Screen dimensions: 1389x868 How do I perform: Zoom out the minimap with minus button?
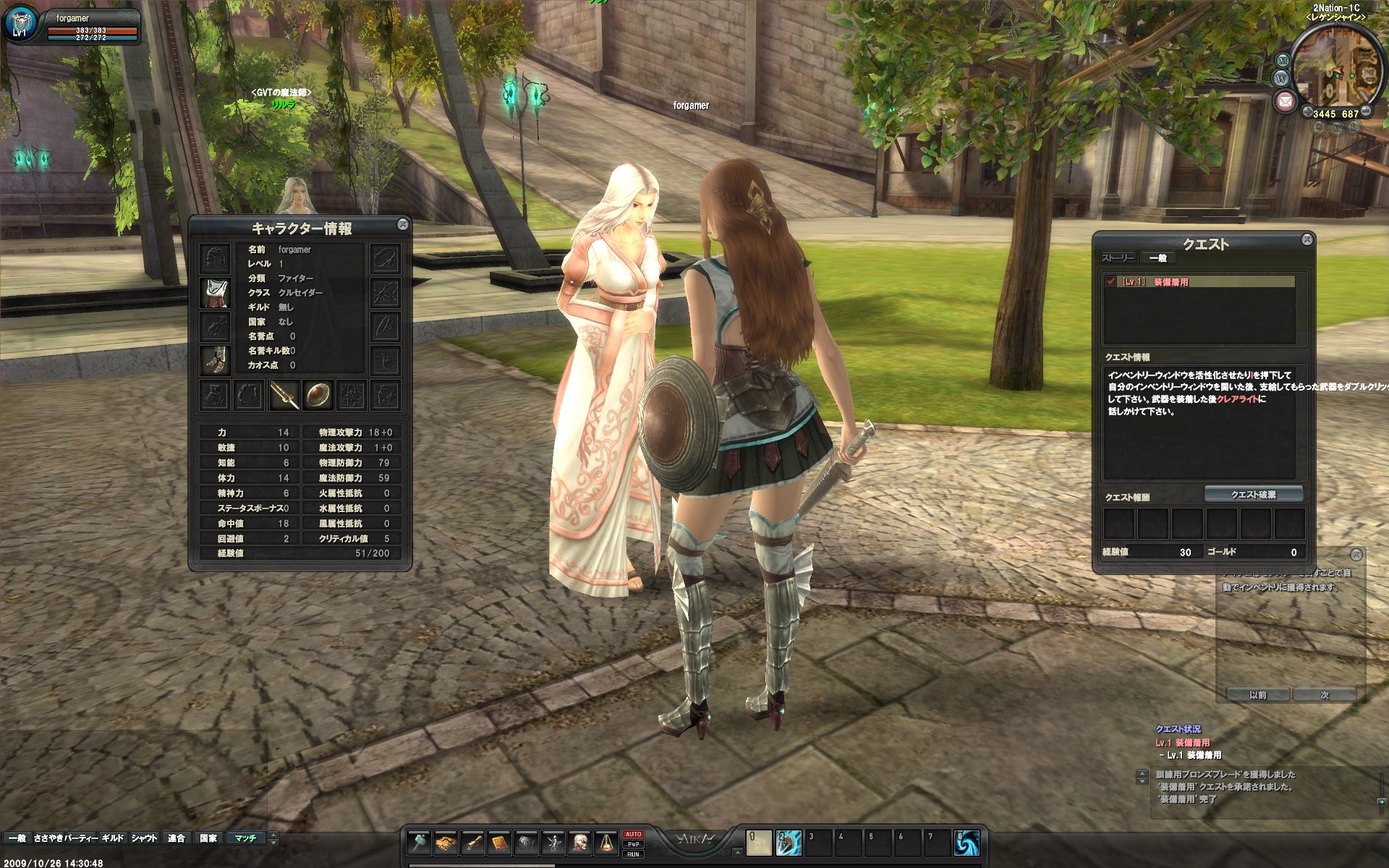(1365, 111)
